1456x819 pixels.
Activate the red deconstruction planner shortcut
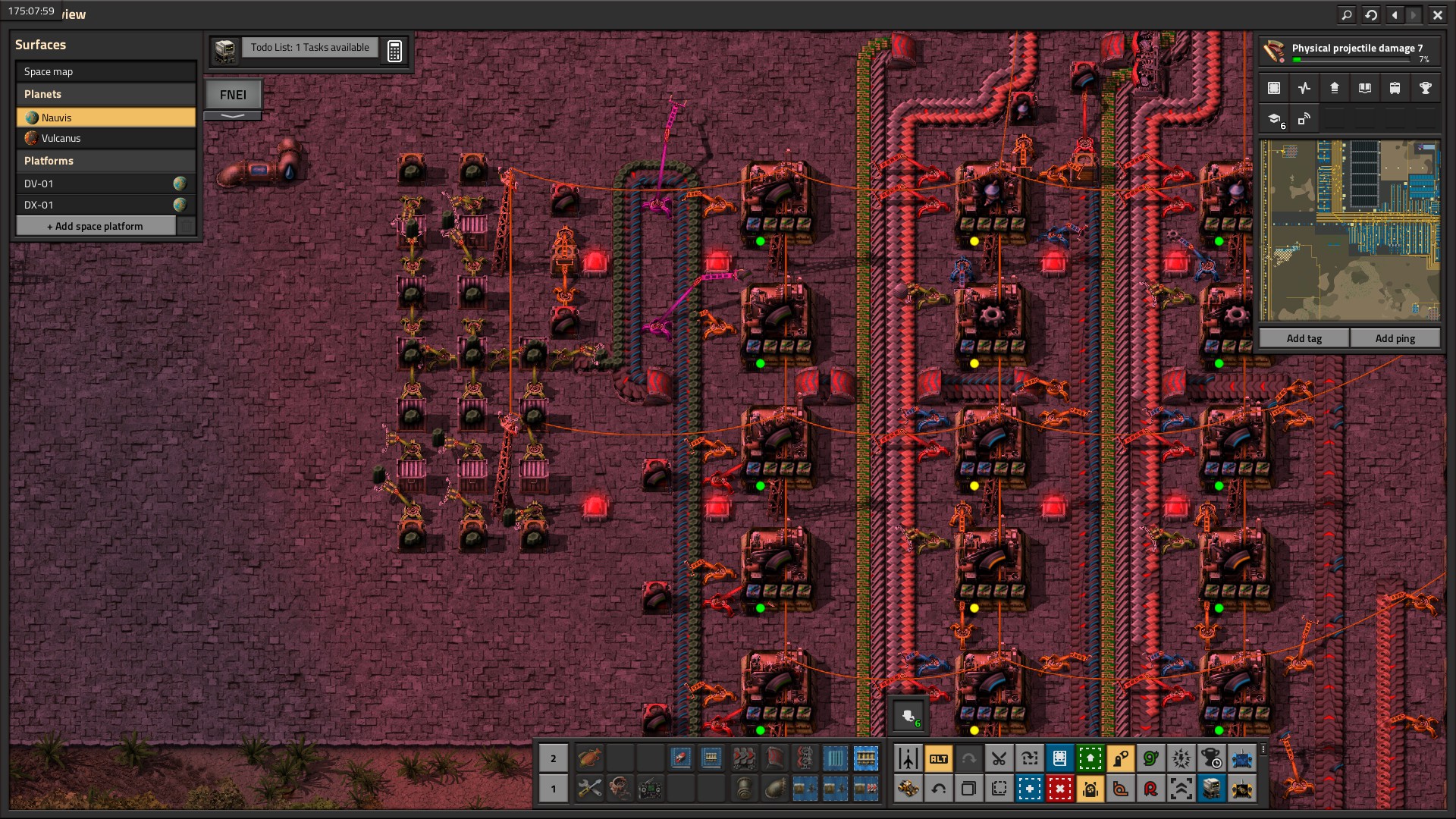click(1059, 789)
